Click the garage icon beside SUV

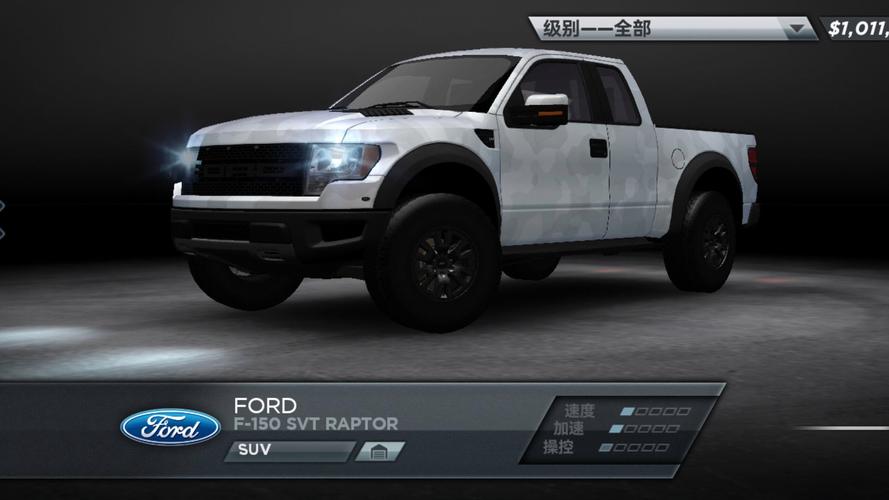pos(379,452)
